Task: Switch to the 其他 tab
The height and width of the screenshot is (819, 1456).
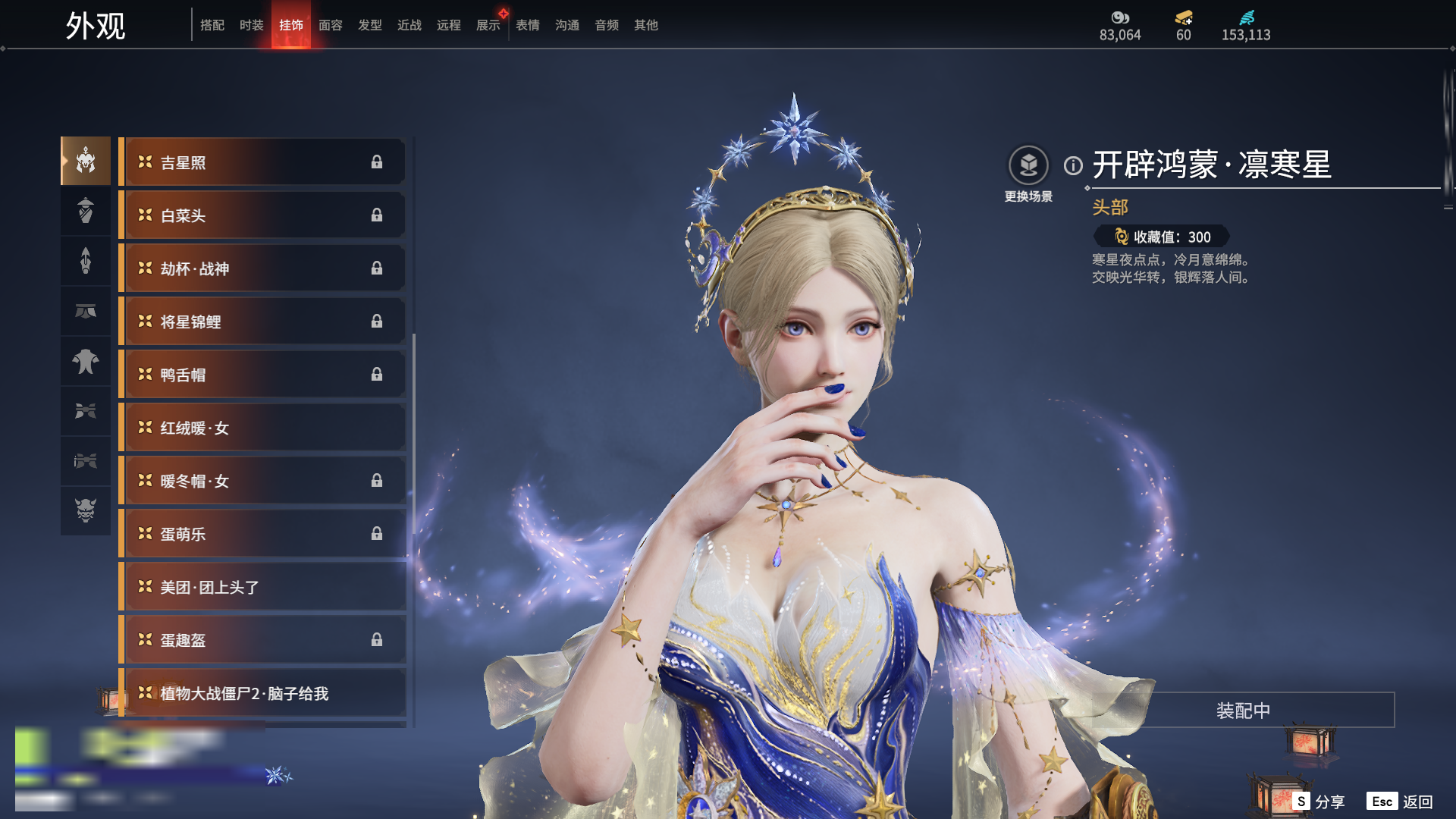Action: [x=645, y=25]
